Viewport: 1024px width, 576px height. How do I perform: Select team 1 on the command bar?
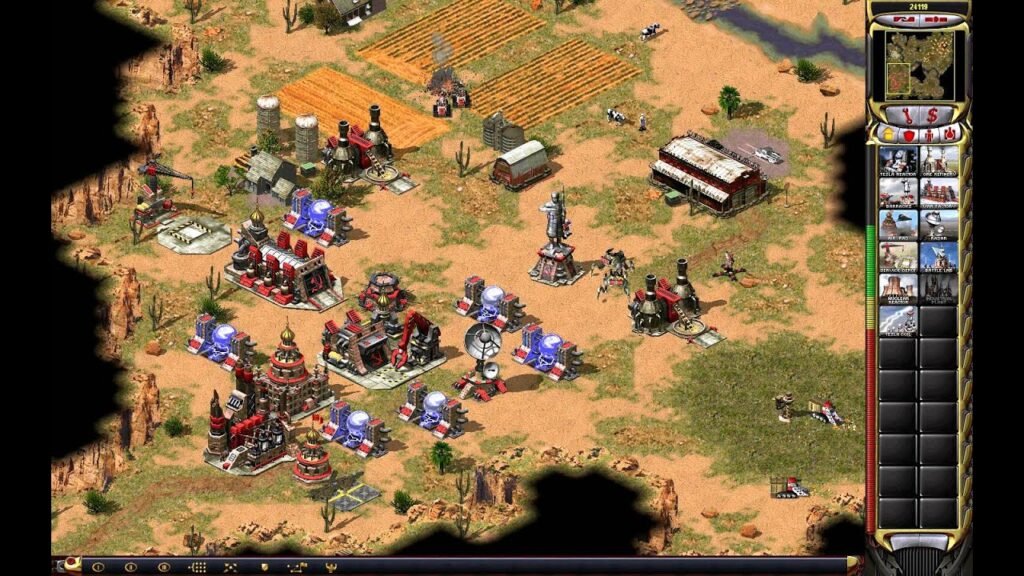pyautogui.click(x=99, y=567)
